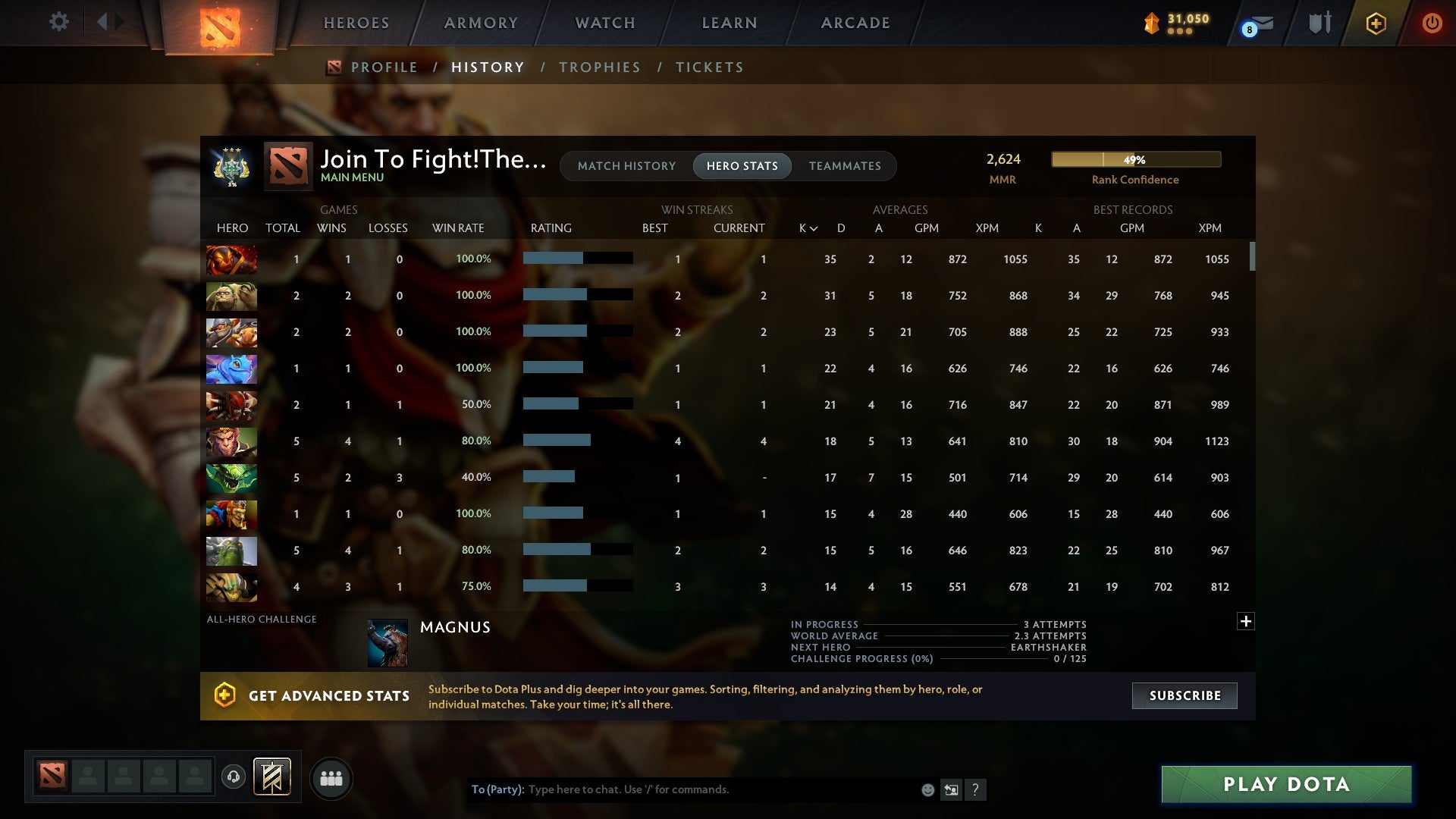Click the Magnus hero portrait thumbnail

pyautogui.click(x=388, y=641)
